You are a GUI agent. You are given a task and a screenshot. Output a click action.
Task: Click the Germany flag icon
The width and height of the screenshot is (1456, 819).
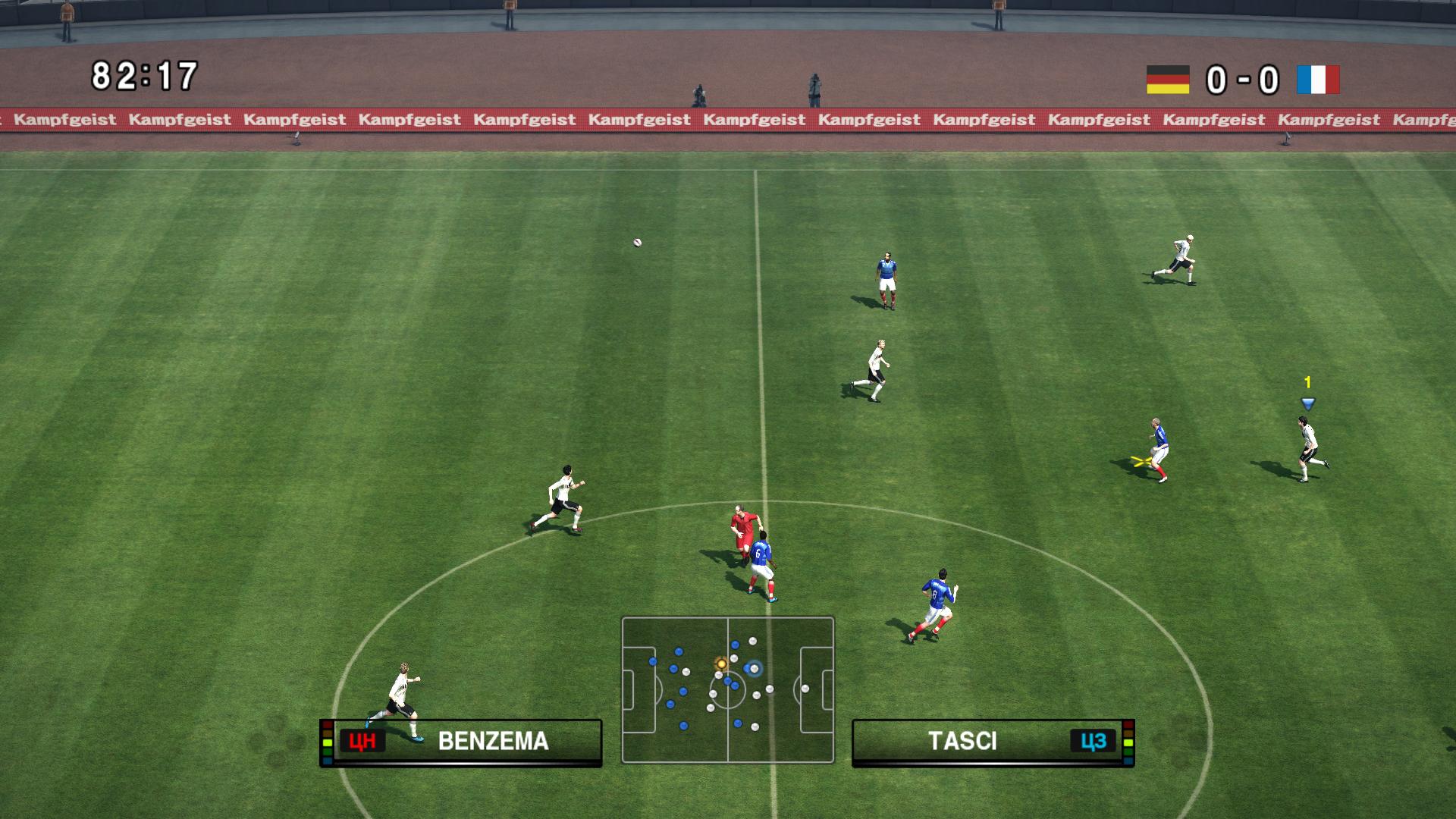[x=1167, y=80]
